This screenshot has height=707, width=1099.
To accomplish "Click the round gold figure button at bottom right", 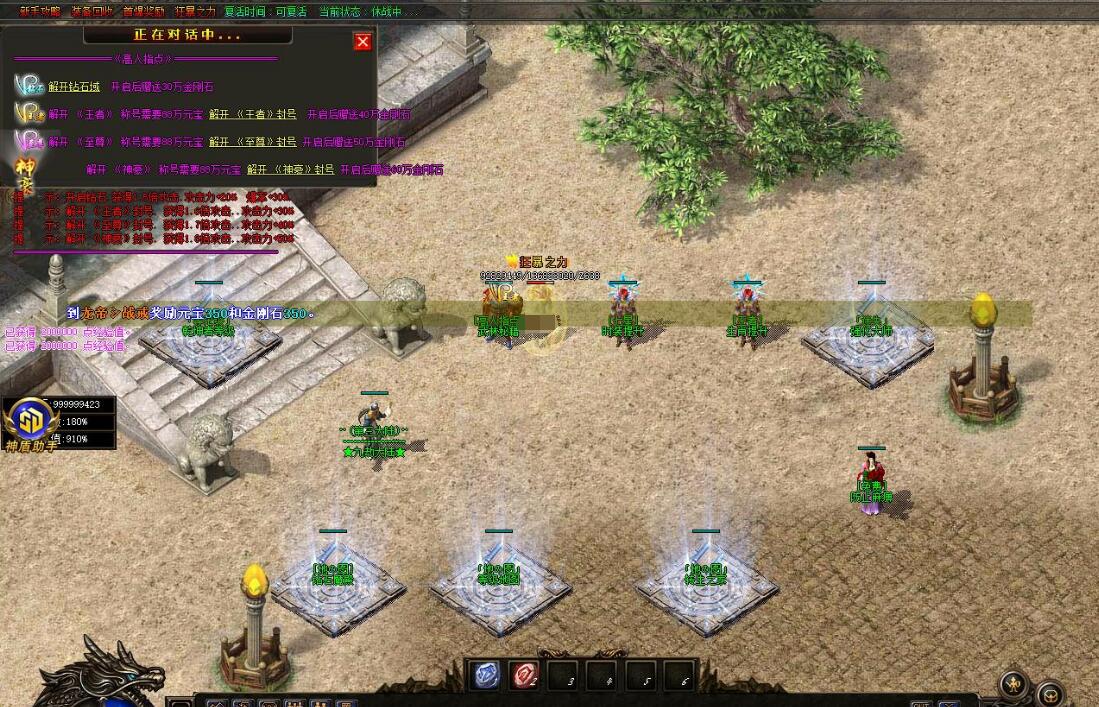I will [x=1013, y=685].
